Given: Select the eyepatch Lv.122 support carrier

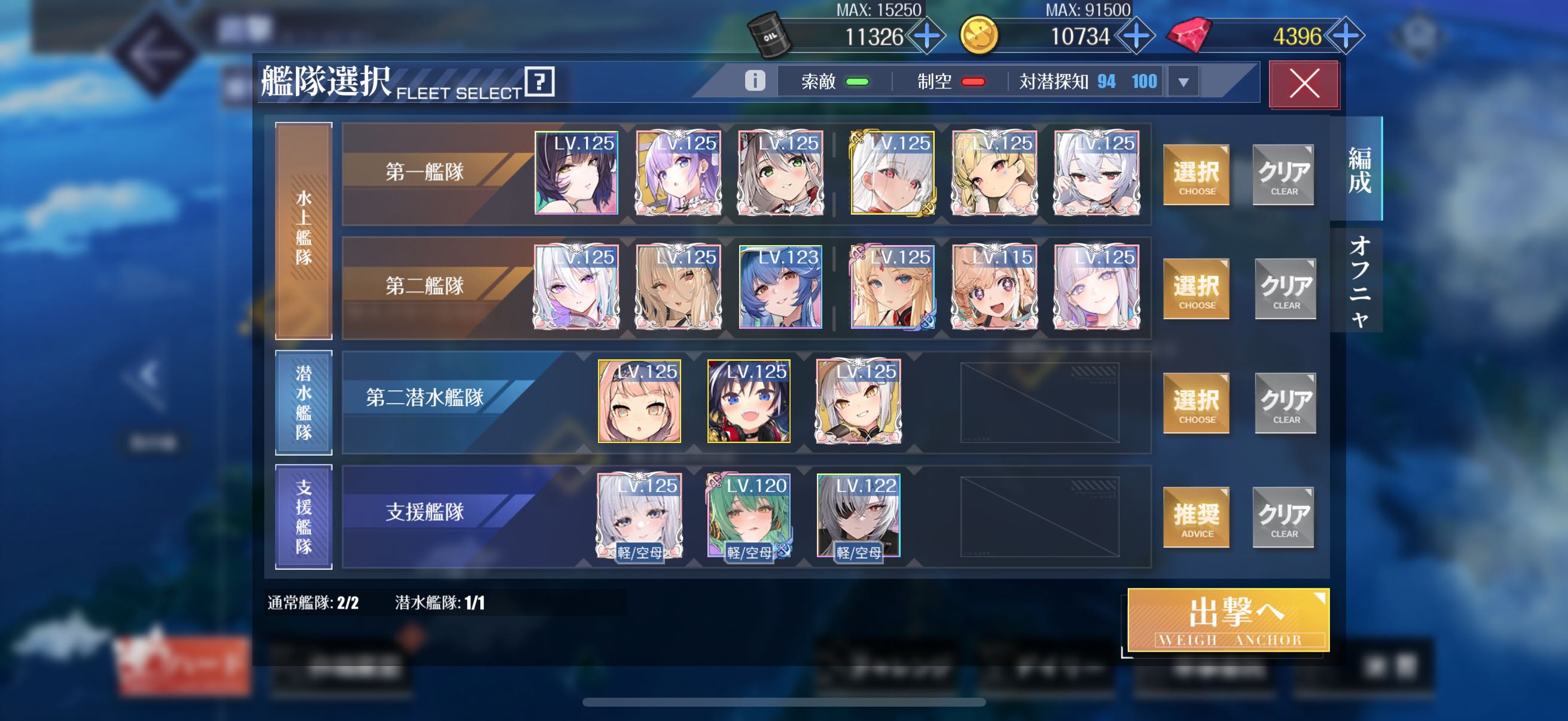Looking at the screenshot, I should pyautogui.click(x=858, y=515).
